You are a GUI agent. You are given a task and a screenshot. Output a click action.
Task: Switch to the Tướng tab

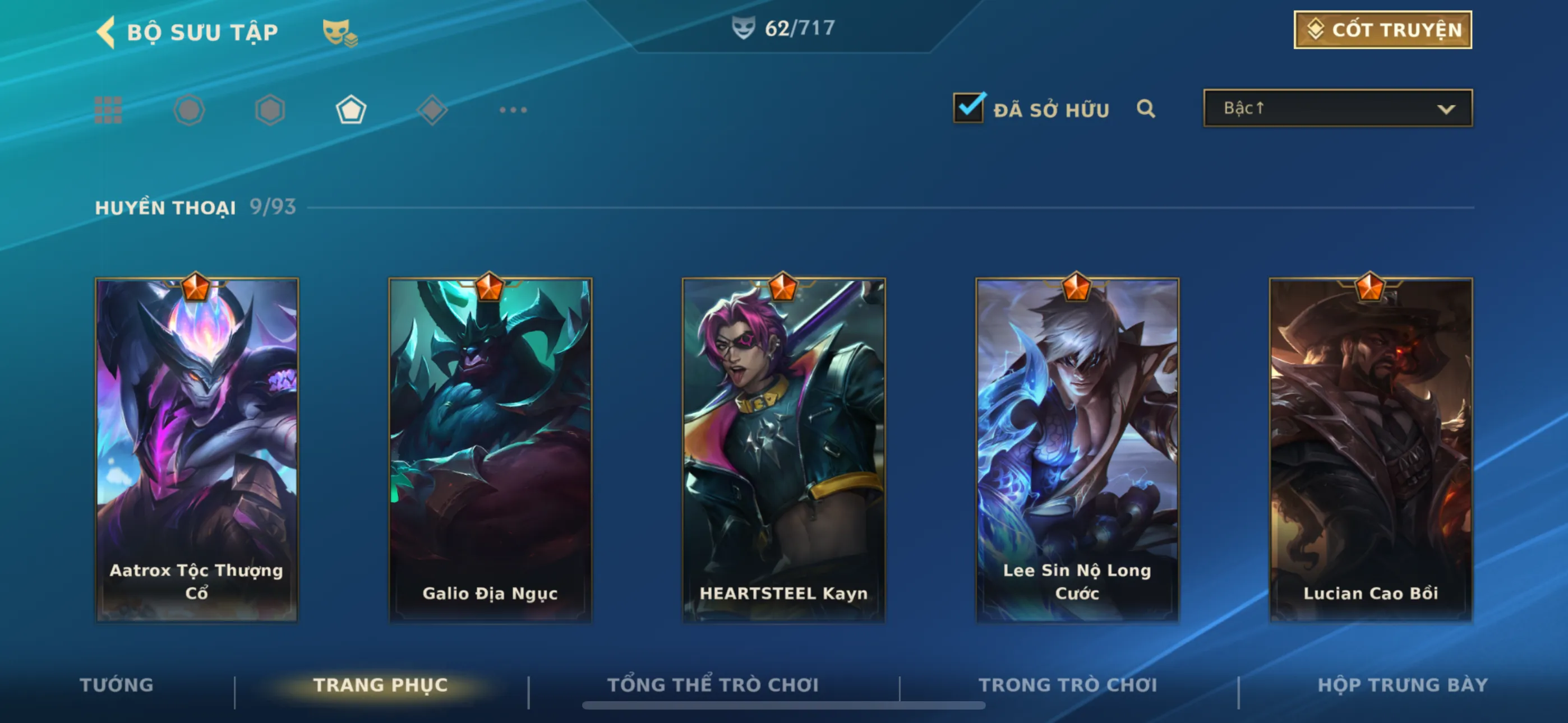click(x=117, y=685)
